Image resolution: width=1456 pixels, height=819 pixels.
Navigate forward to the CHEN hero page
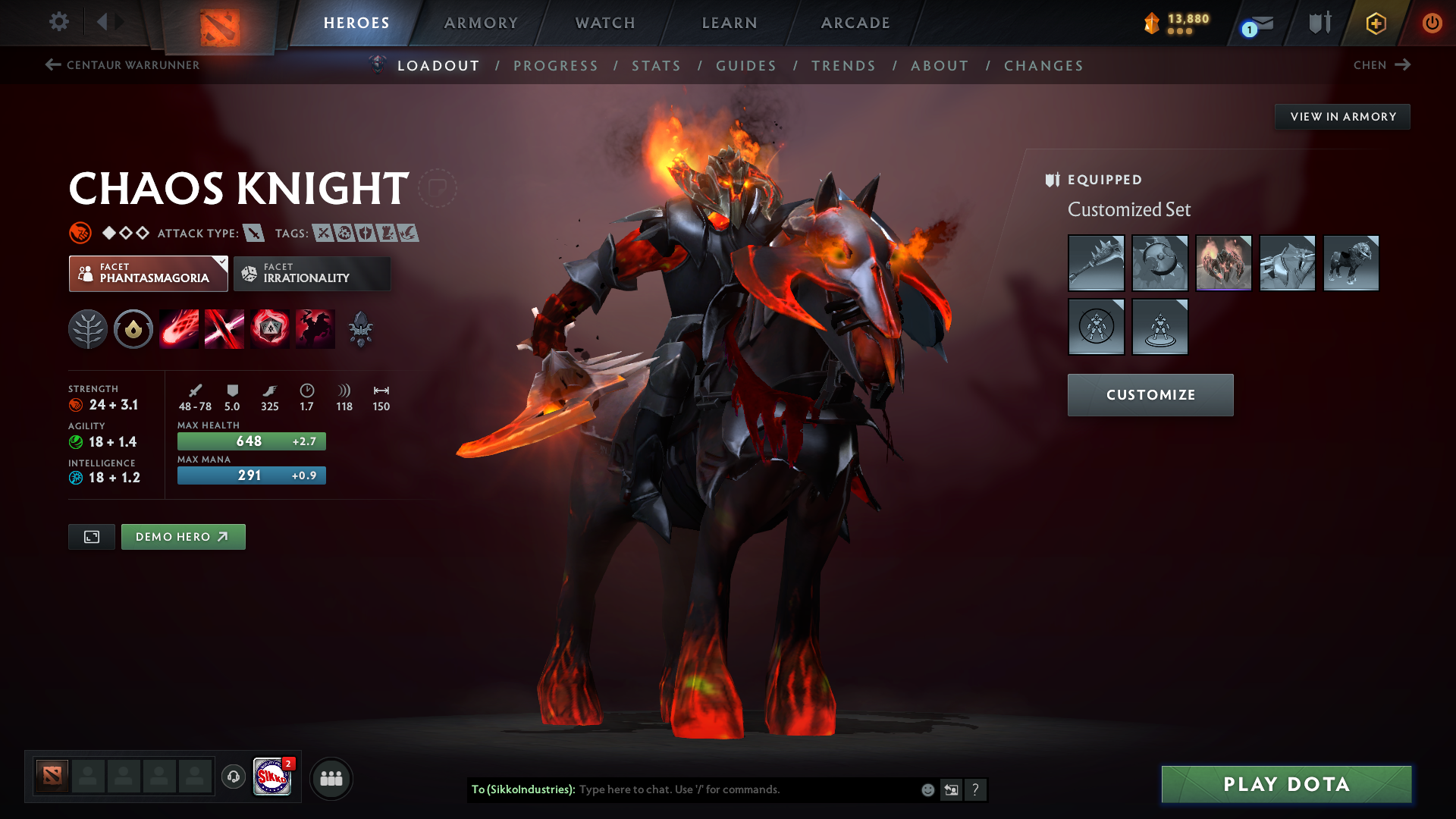(x=1382, y=65)
